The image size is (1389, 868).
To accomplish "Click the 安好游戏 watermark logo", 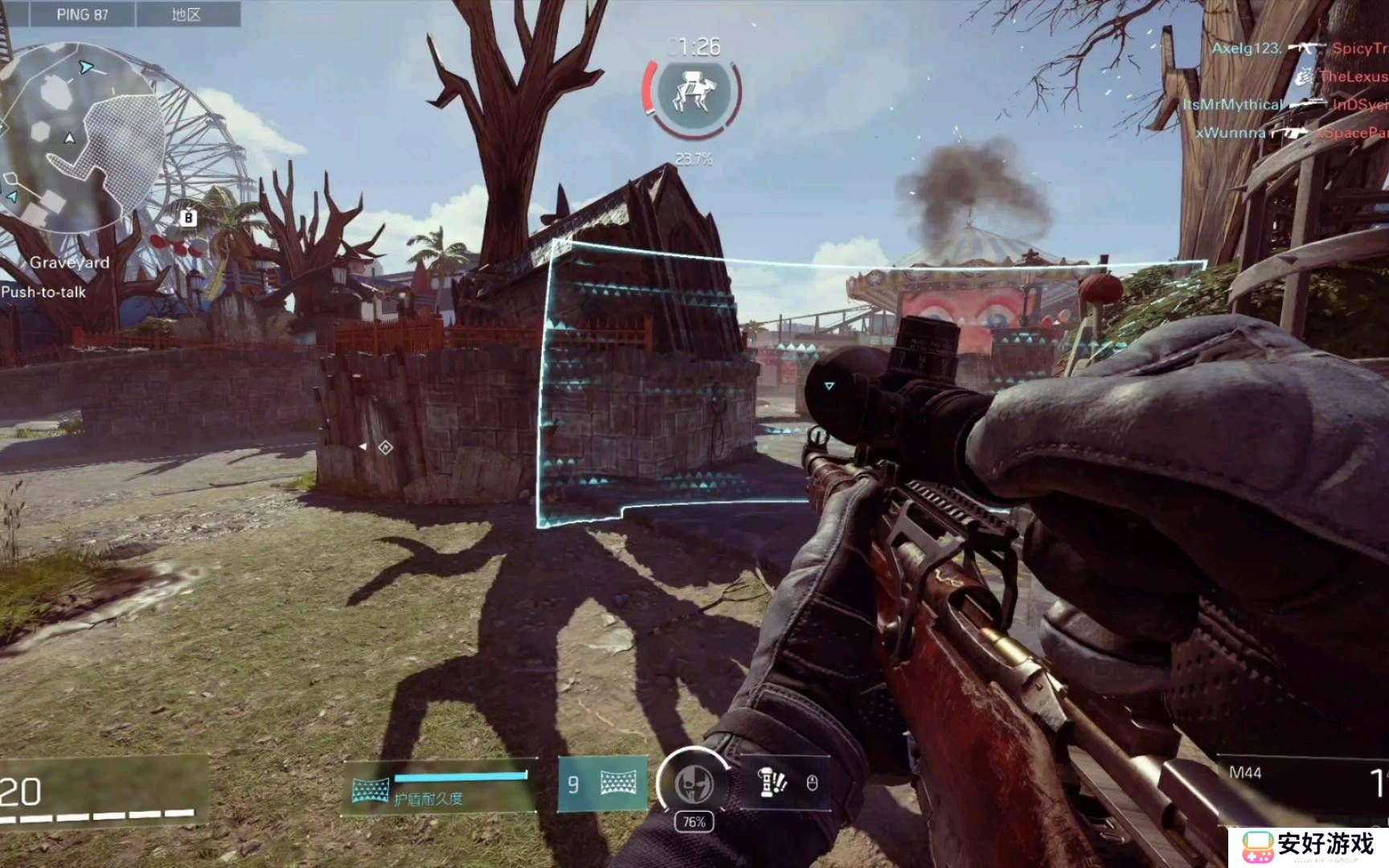I will tap(1309, 845).
